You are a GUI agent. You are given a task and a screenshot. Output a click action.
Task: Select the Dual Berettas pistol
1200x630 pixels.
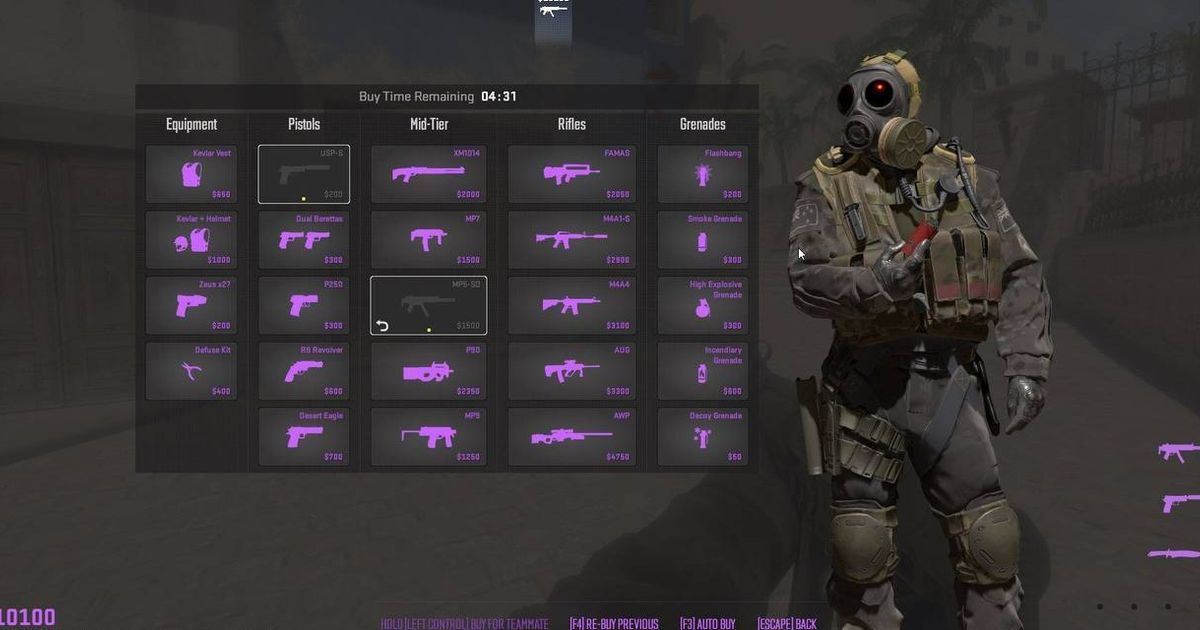[304, 240]
